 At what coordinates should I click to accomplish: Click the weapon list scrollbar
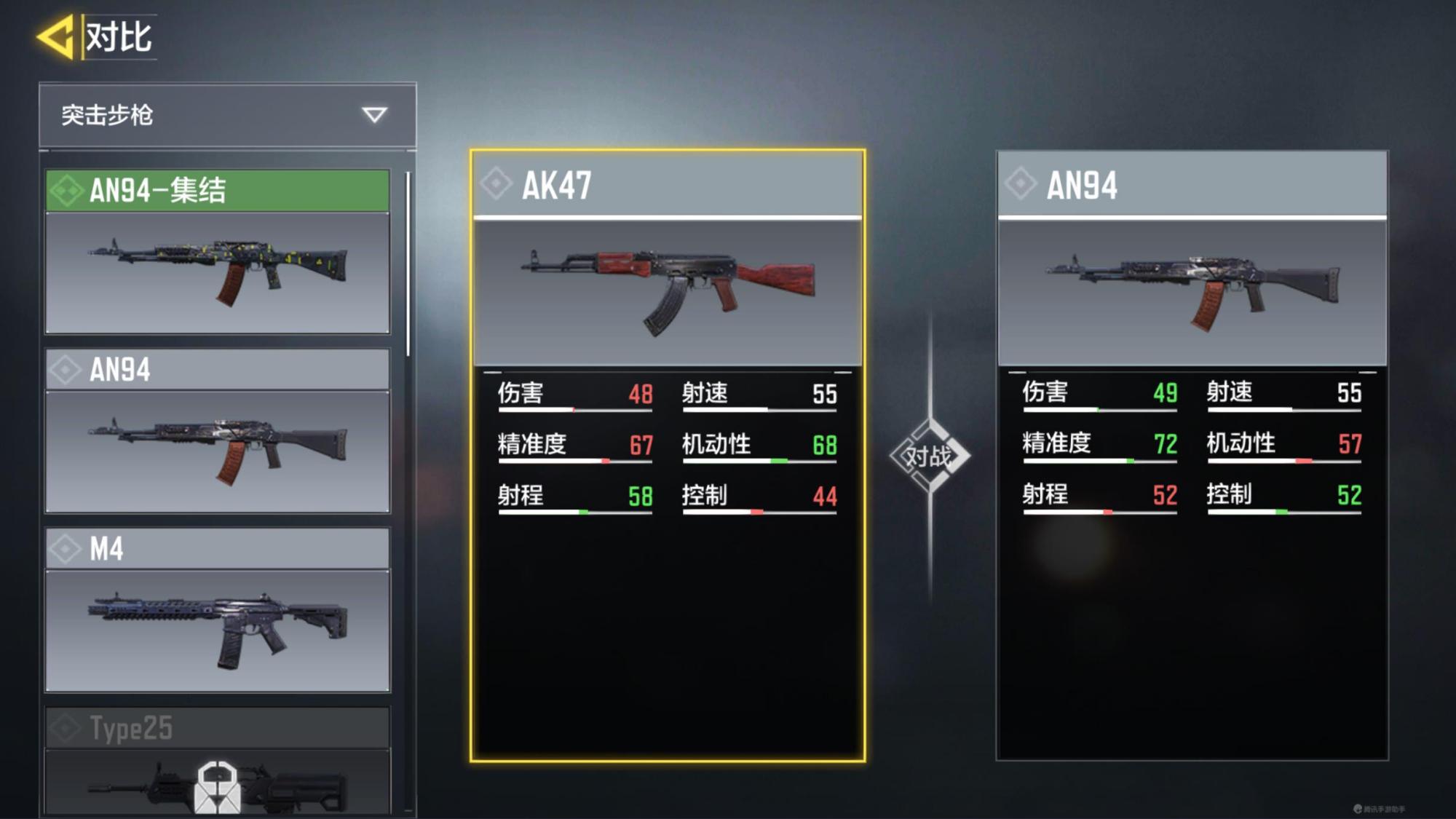pyautogui.click(x=408, y=264)
